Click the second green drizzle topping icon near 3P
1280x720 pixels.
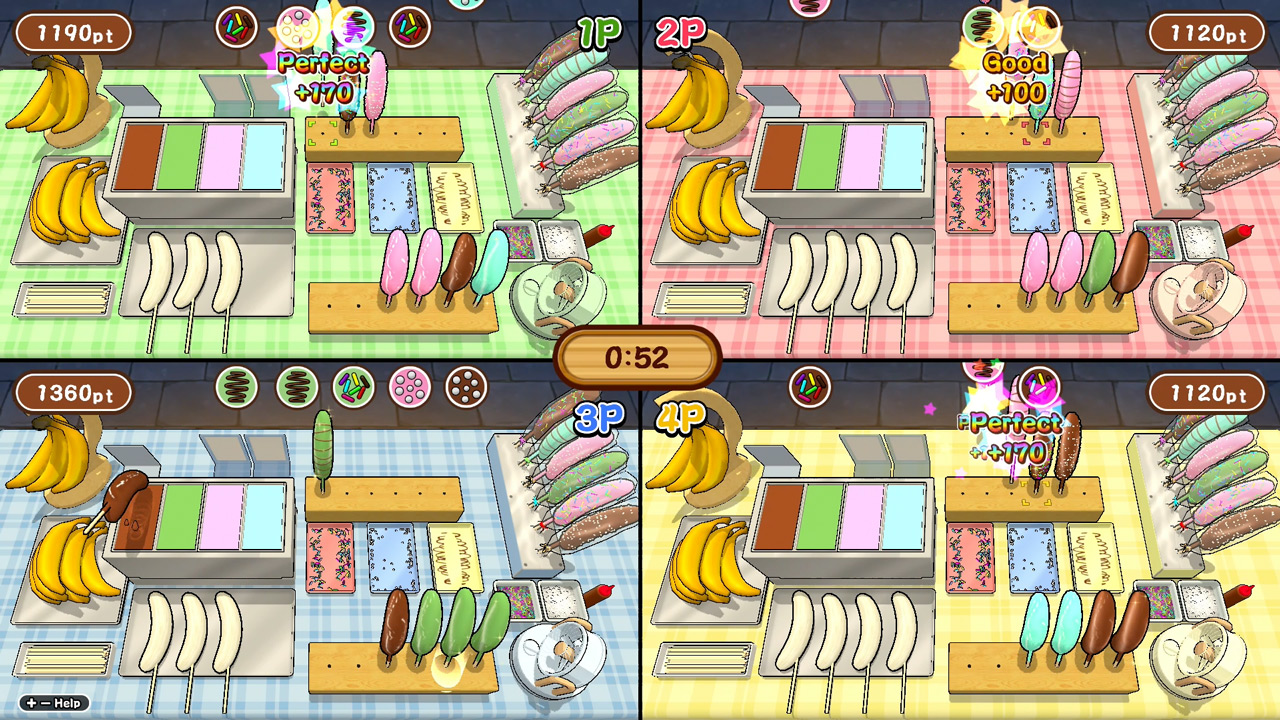click(297, 387)
